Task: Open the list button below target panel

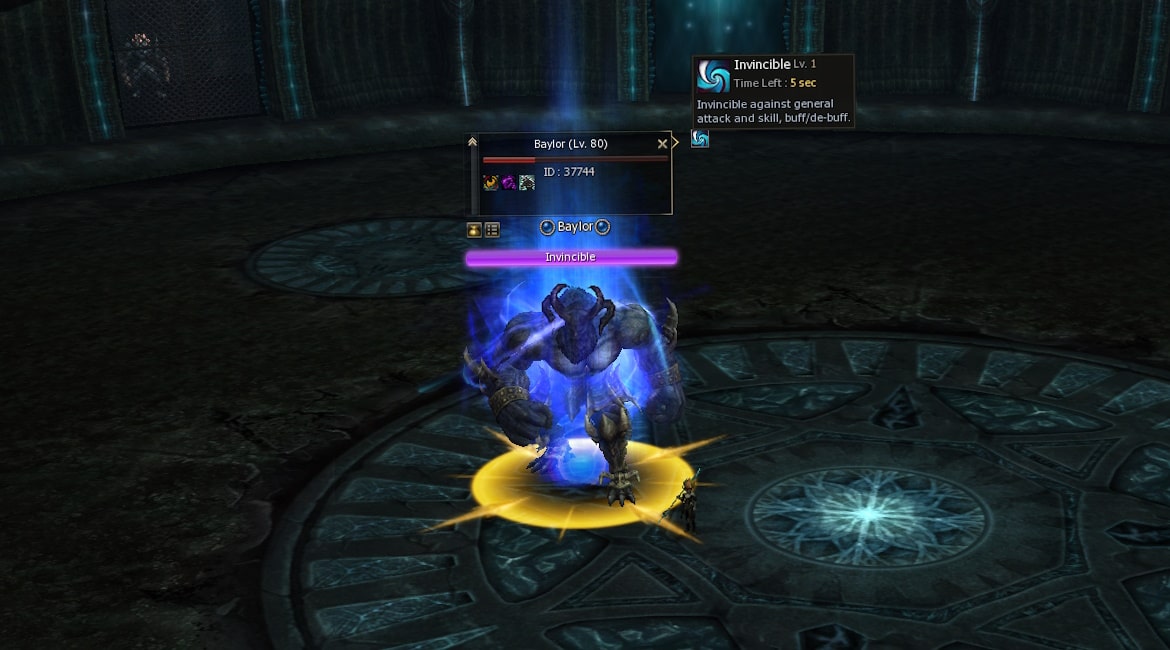Action: [x=492, y=230]
